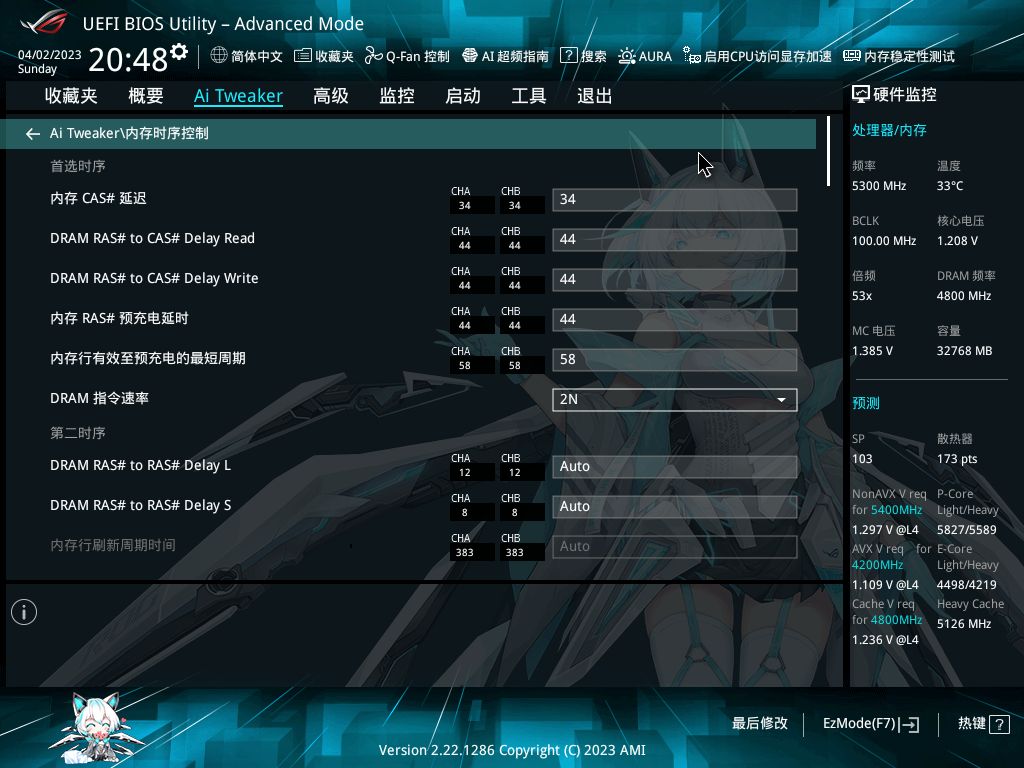Go to the 工具 tab
1024x768 pixels.
(x=529, y=96)
